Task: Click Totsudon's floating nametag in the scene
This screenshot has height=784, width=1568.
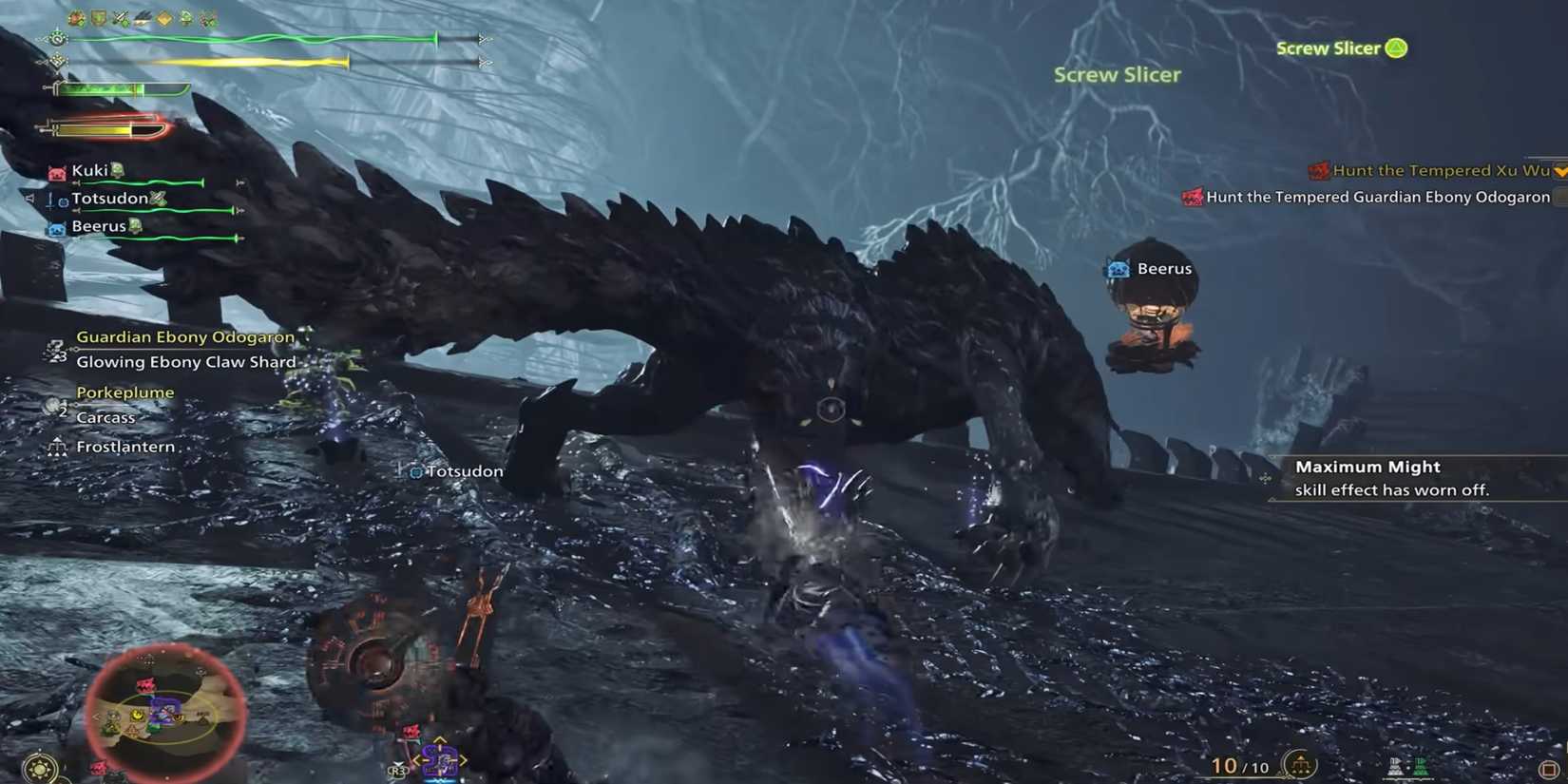Action: (x=454, y=470)
